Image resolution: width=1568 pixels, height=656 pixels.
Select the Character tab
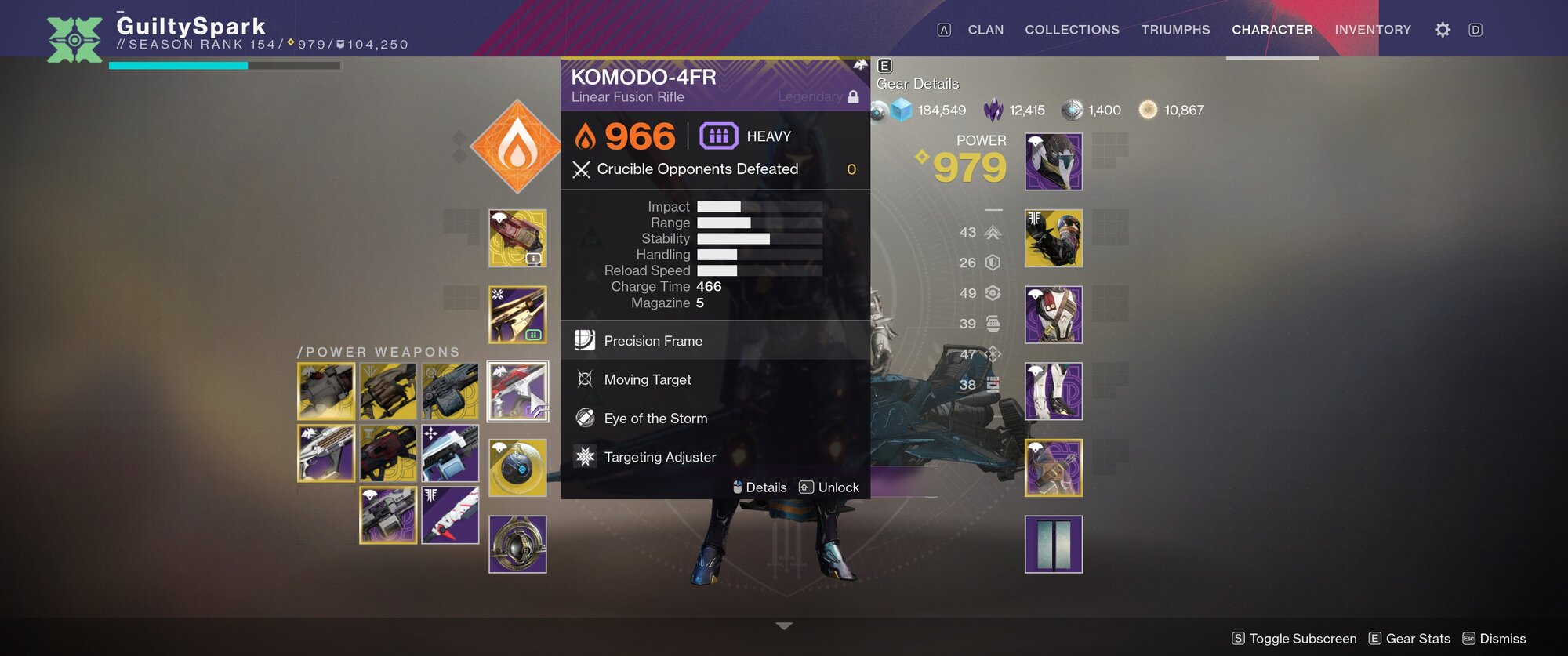tap(1272, 30)
